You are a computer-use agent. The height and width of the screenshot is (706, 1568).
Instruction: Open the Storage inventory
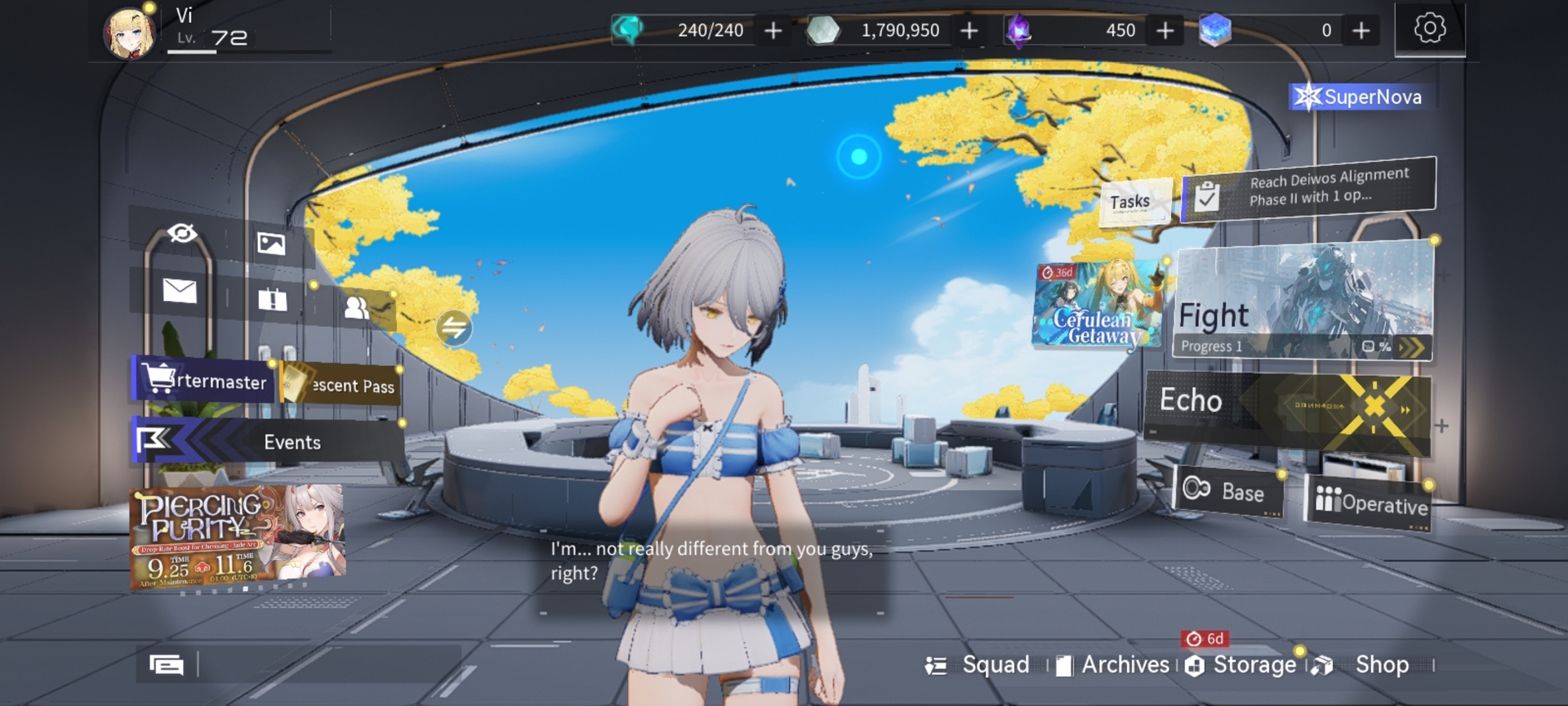[1241, 665]
